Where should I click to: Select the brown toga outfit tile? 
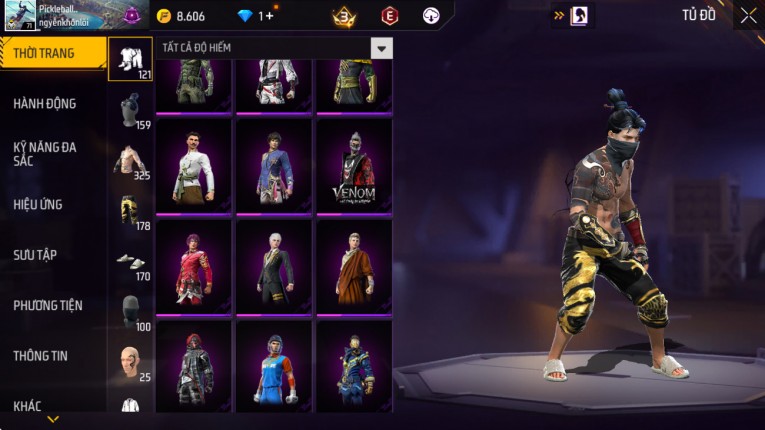point(354,266)
